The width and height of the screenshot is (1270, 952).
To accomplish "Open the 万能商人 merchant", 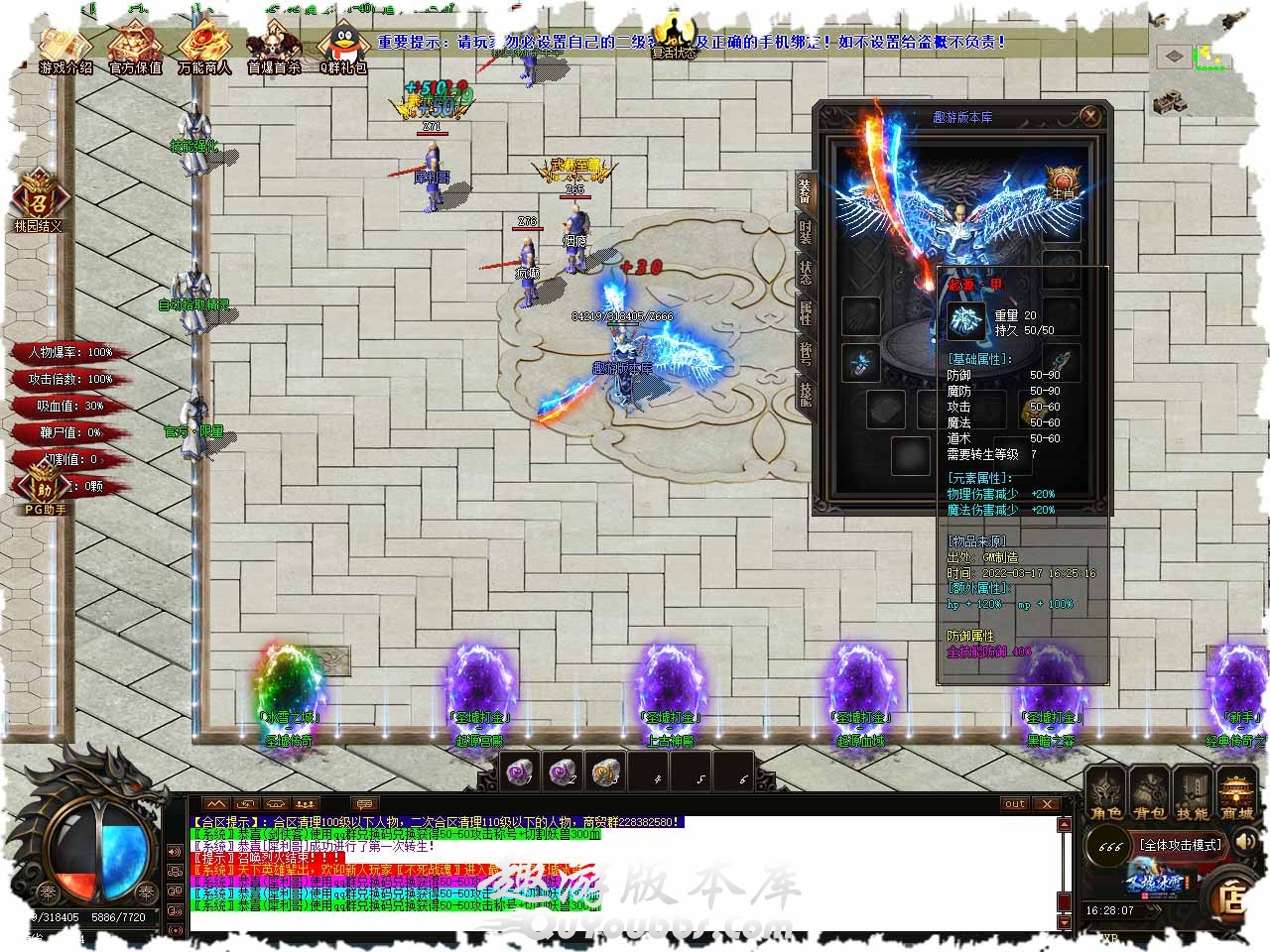I will coord(204,48).
